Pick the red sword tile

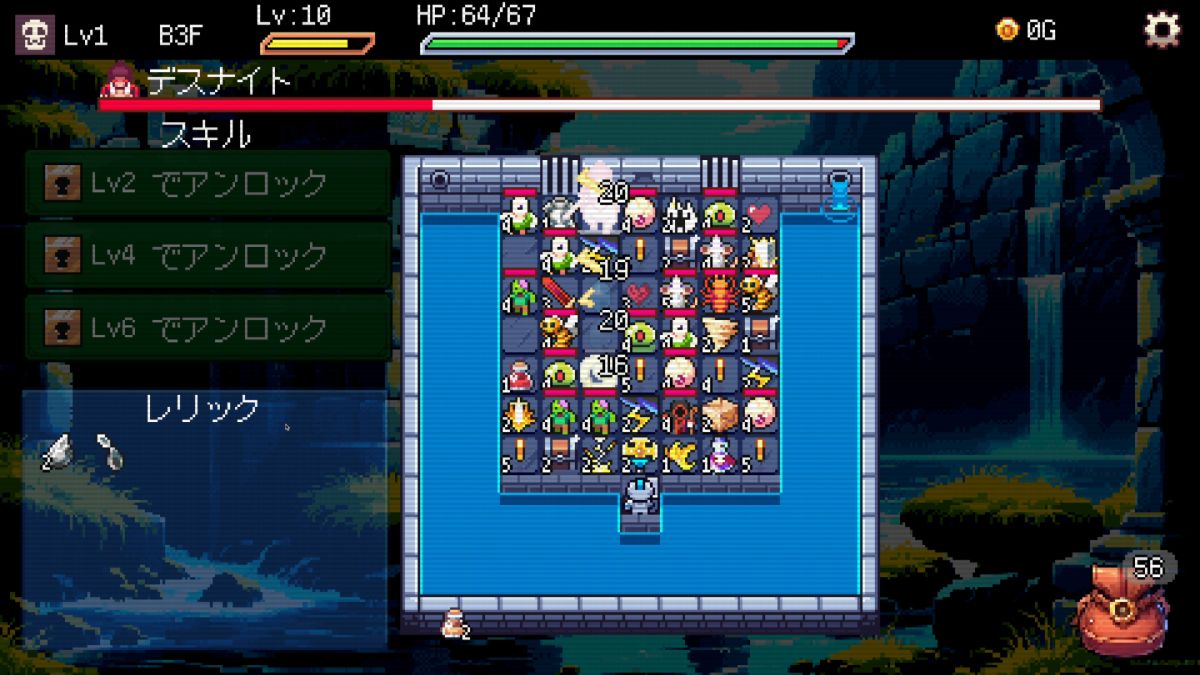click(559, 294)
